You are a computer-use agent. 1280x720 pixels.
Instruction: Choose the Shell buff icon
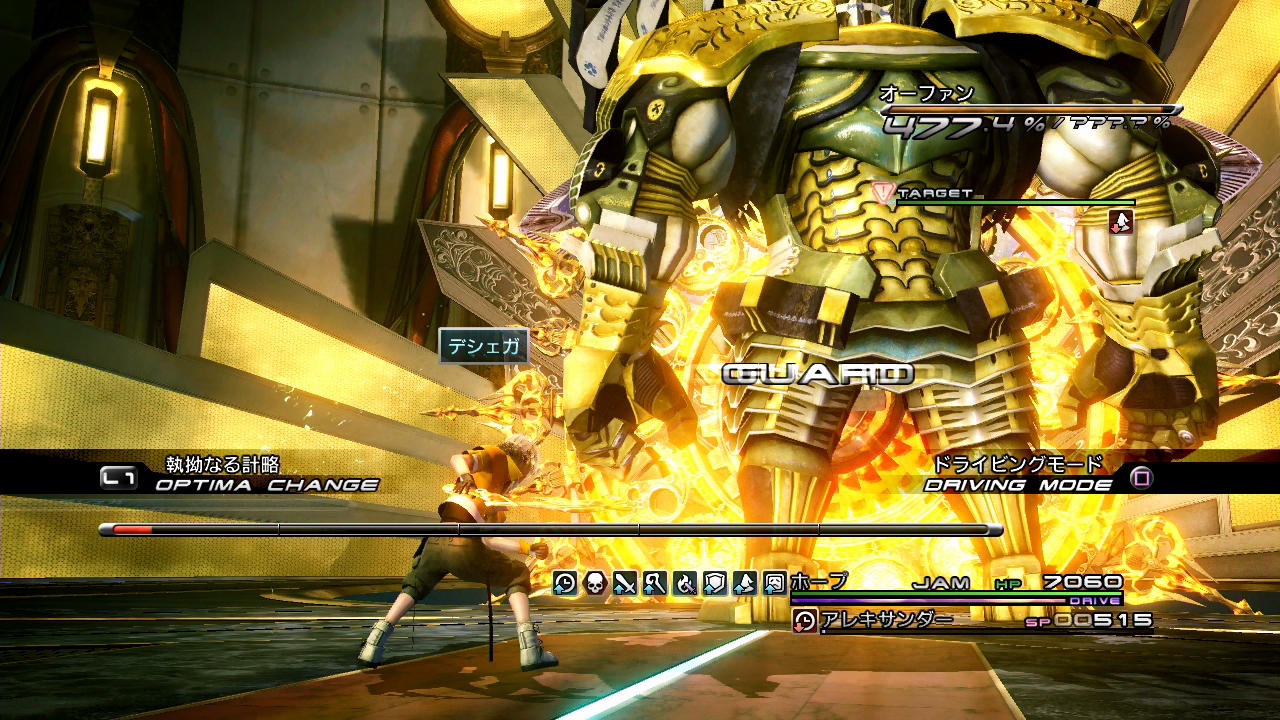tap(745, 582)
